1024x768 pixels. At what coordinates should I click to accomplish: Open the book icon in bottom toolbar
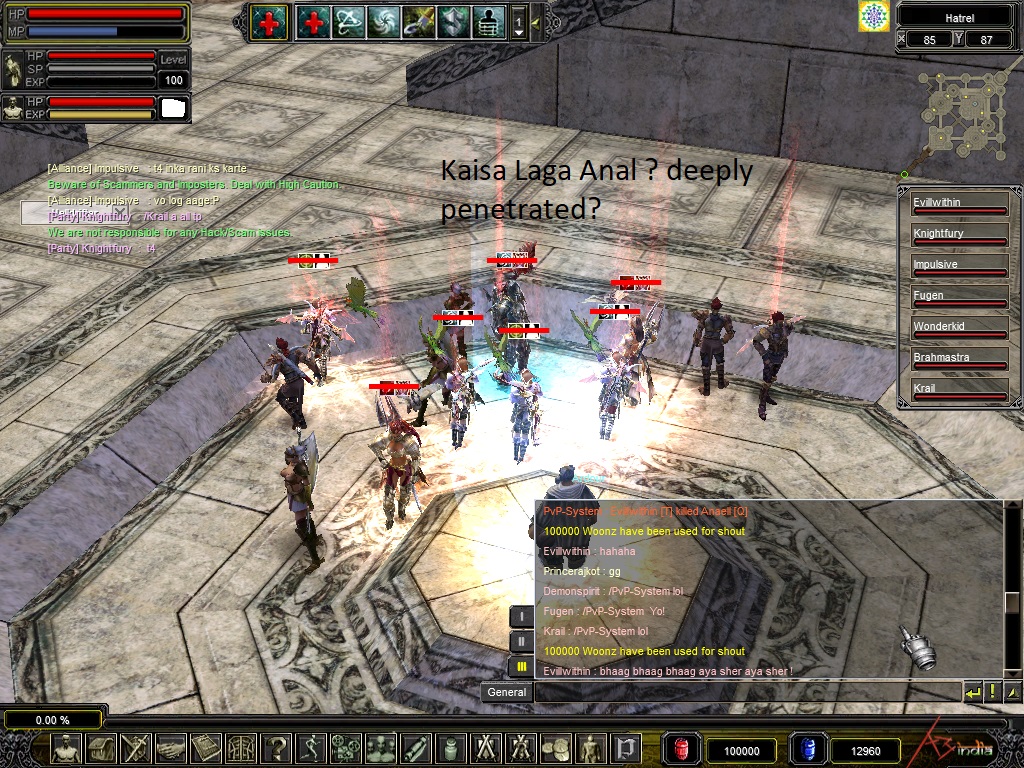point(206,748)
